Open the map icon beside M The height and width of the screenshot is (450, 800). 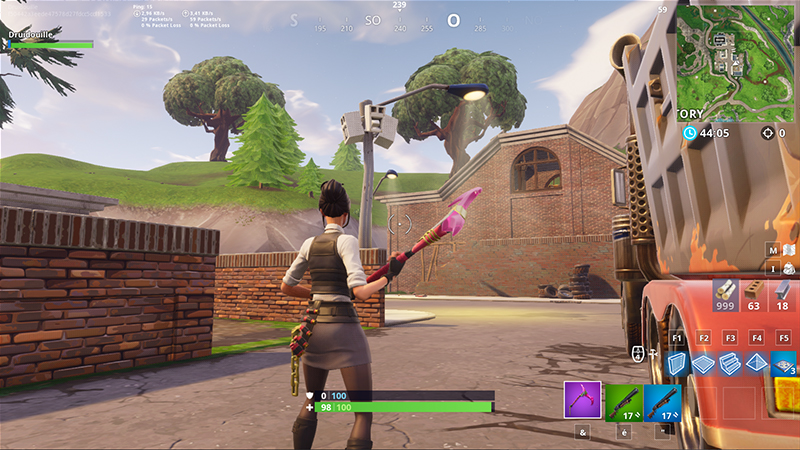789,249
